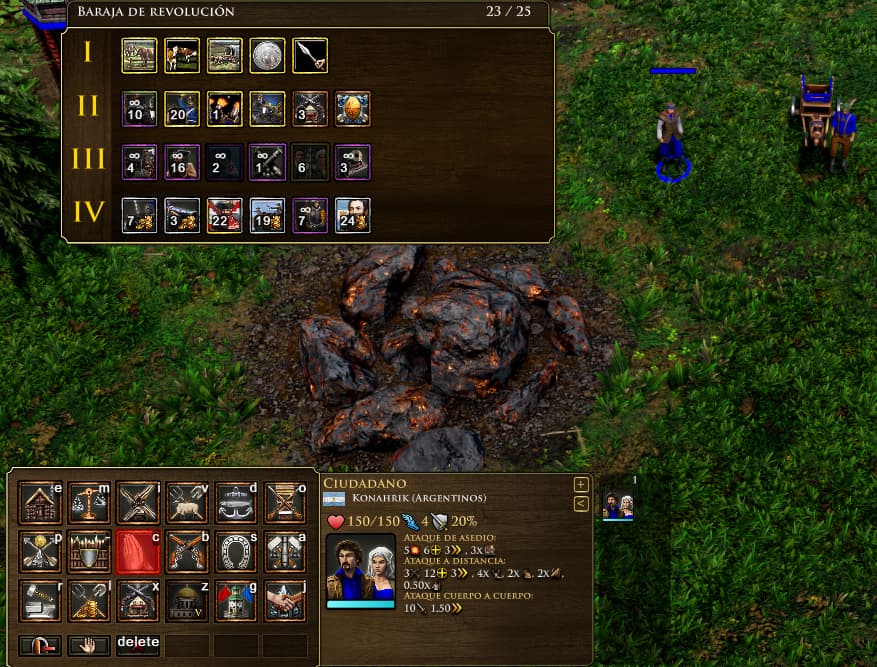Select the red and blue flags building icon

click(236, 600)
